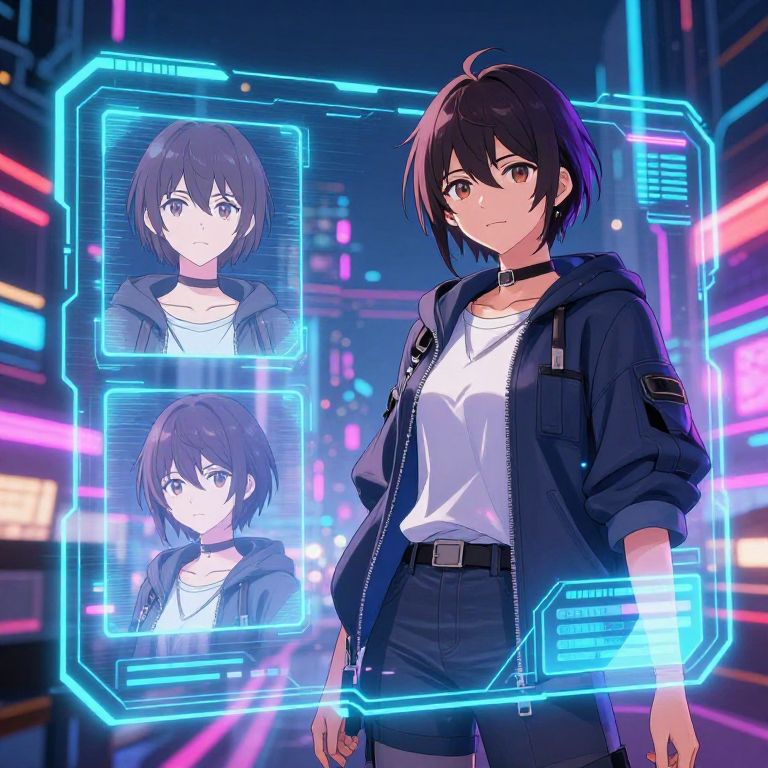Select the upper front-facing character portrait
768x768 pixels.
202,235
